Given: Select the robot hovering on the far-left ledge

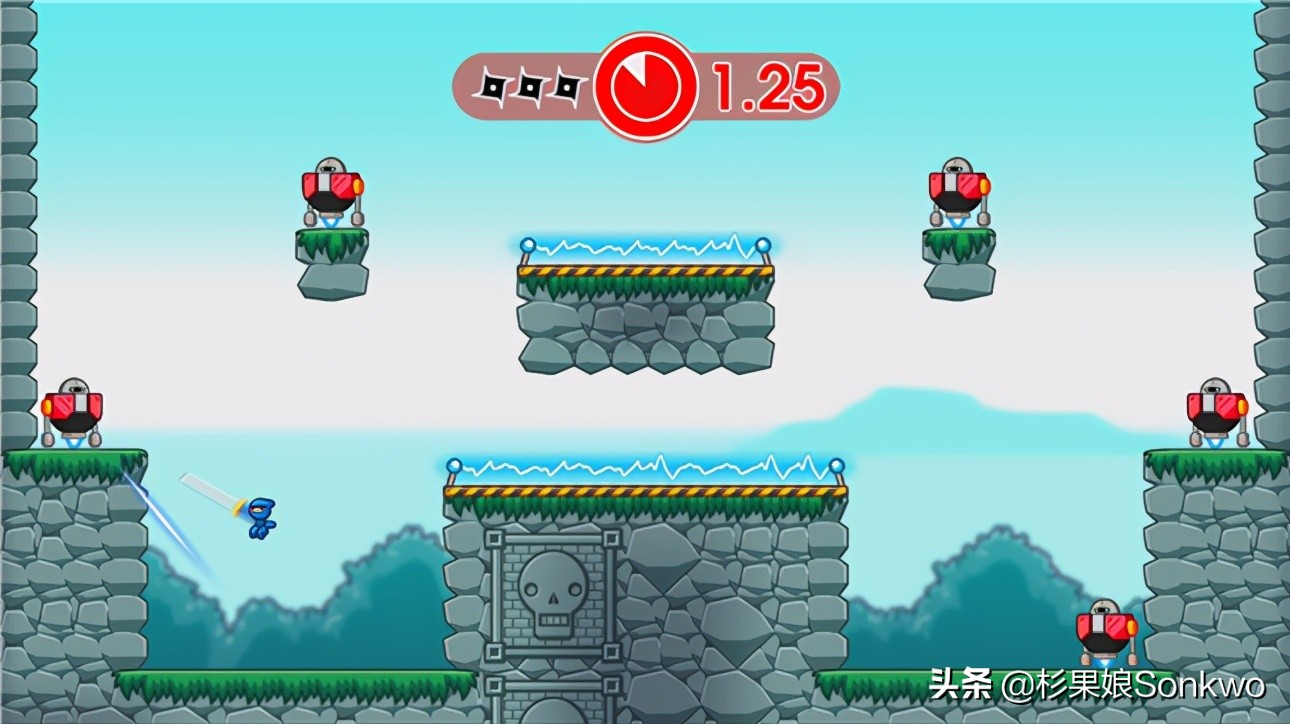Looking at the screenshot, I should pos(75,410).
